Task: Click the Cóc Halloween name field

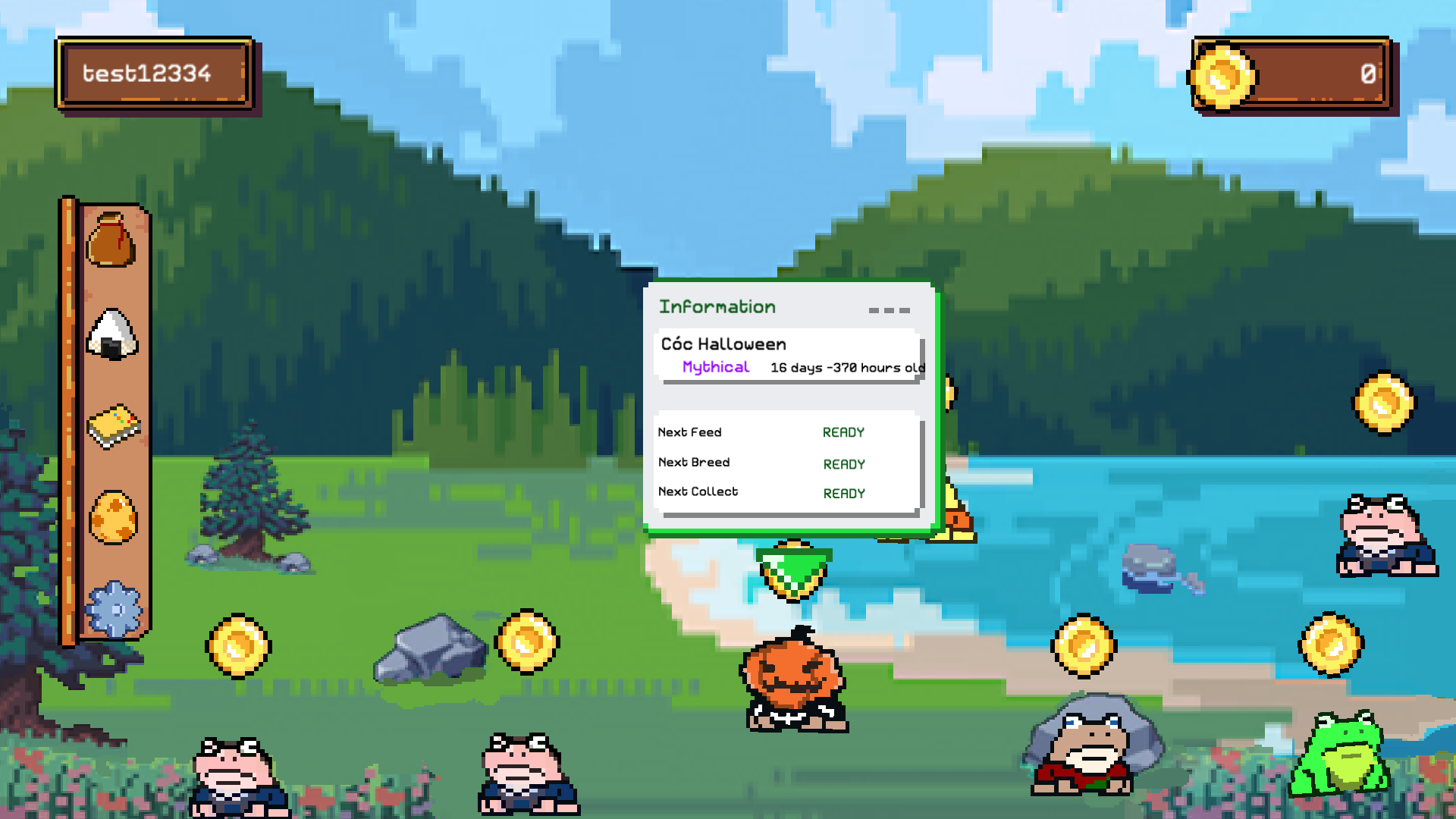Action: tap(723, 344)
